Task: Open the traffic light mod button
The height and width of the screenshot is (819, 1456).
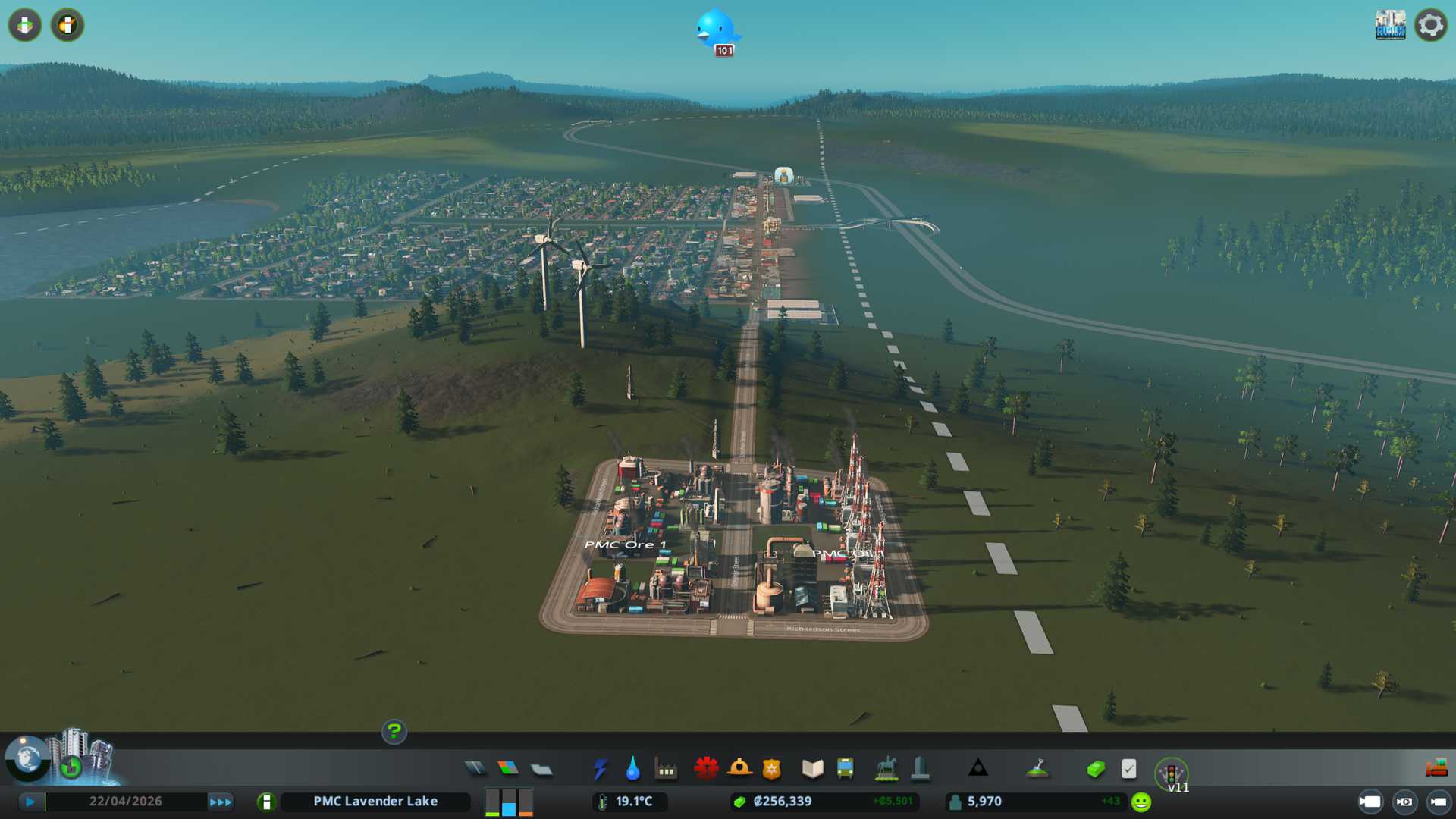Action: point(1171,773)
